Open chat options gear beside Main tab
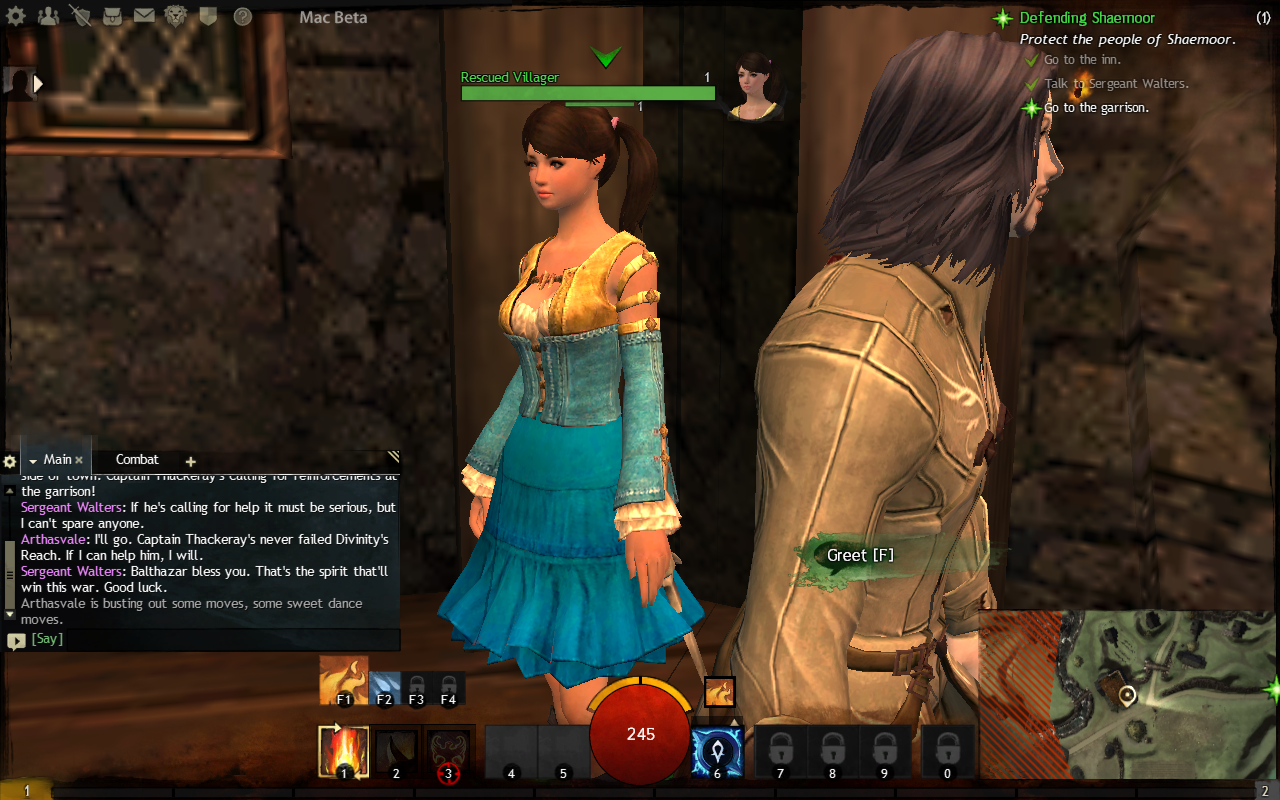 [x=10, y=462]
